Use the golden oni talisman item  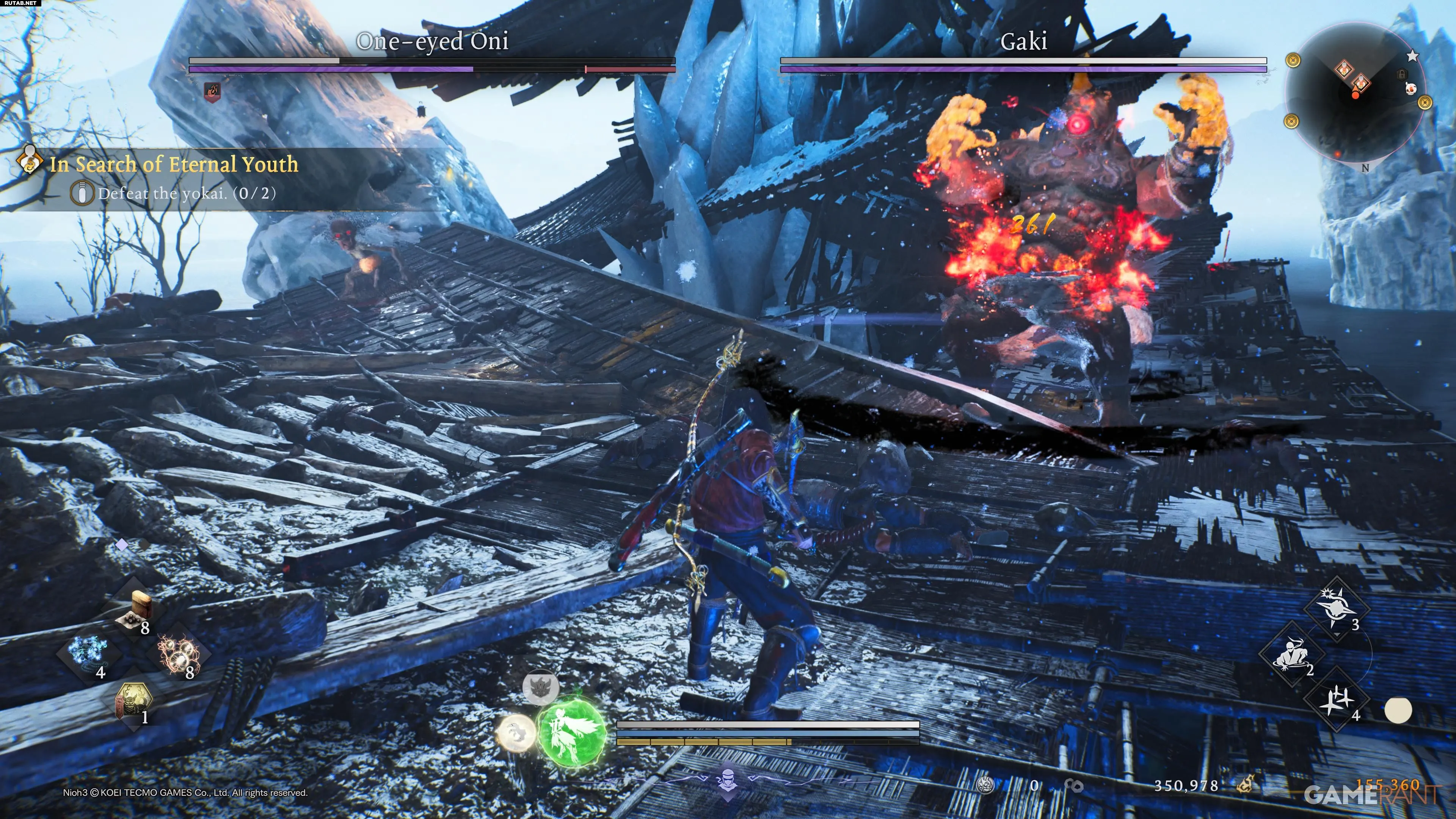(133, 701)
